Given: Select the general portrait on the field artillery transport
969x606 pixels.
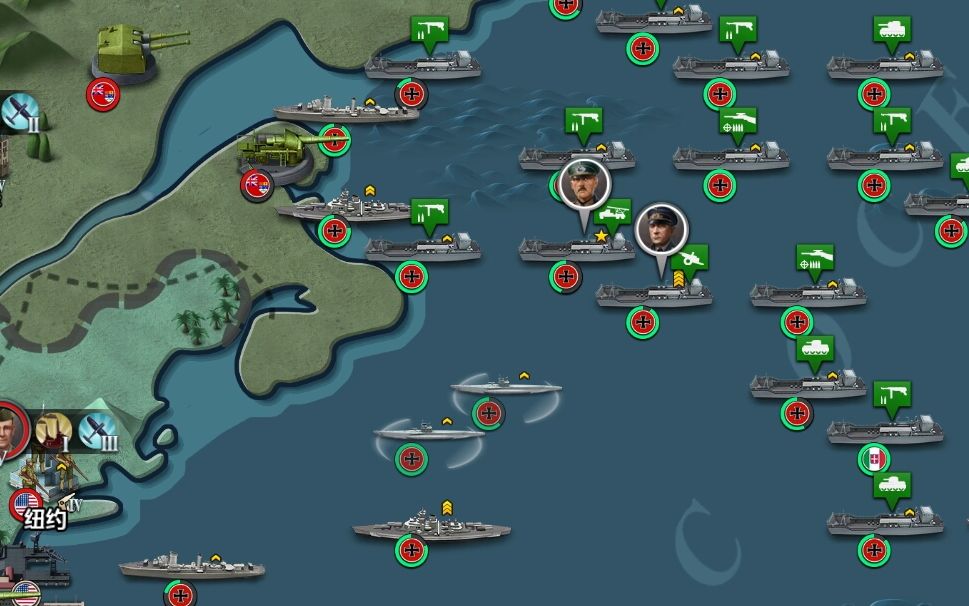Looking at the screenshot, I should 660,228.
